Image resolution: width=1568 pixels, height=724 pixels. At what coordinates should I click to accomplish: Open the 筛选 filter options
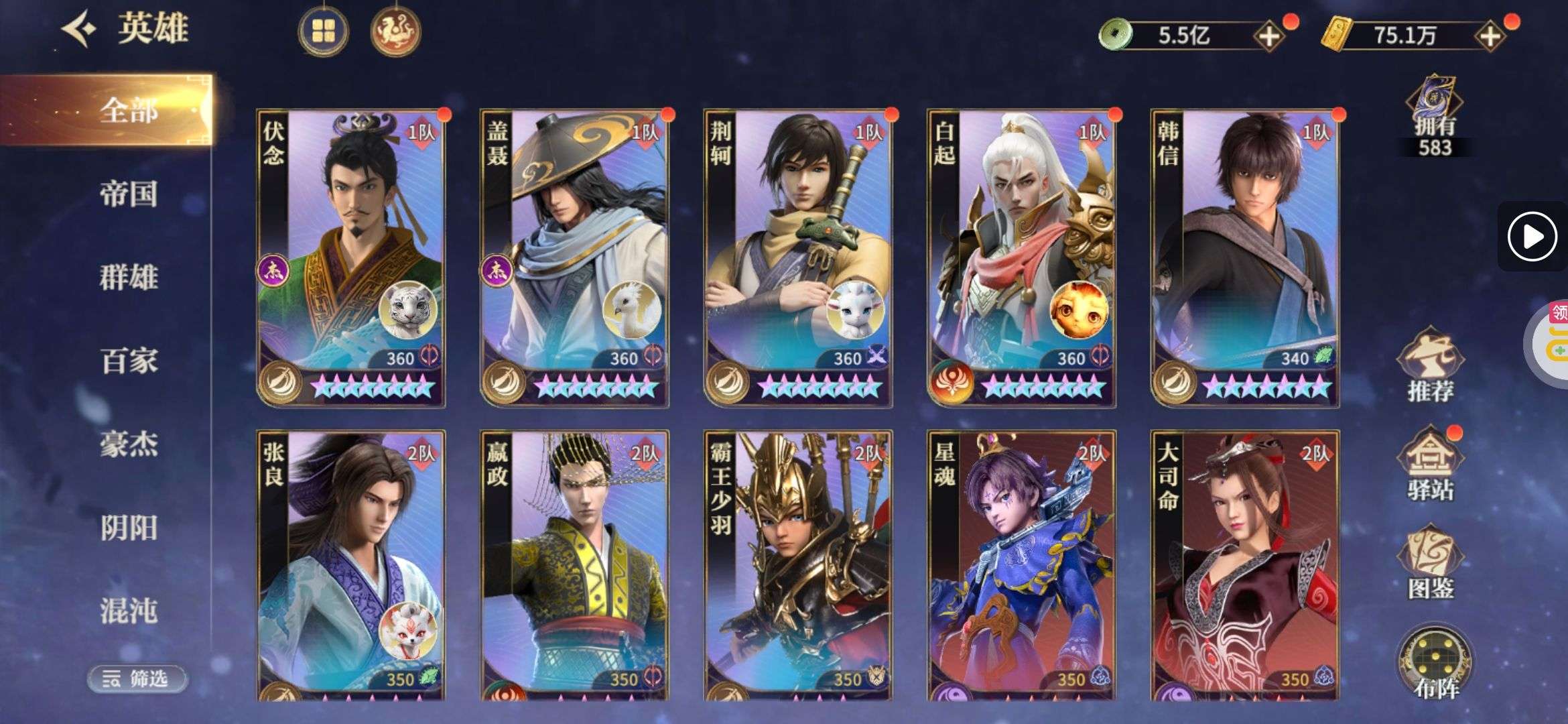click(137, 678)
